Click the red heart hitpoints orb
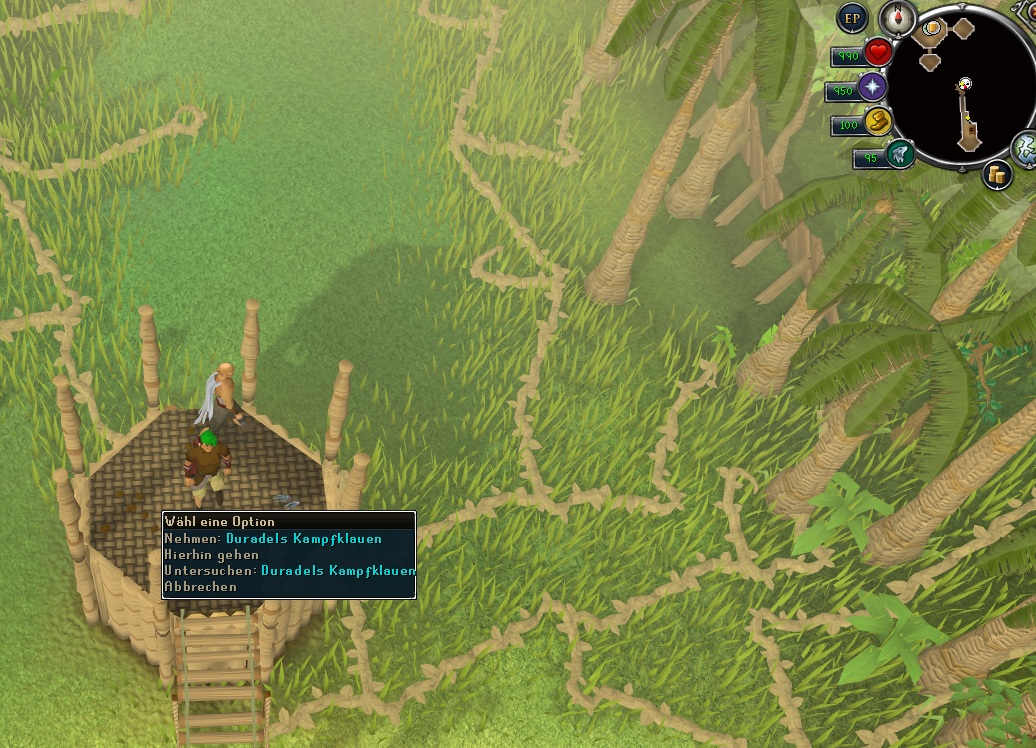This screenshot has height=748, width=1036. [878, 53]
